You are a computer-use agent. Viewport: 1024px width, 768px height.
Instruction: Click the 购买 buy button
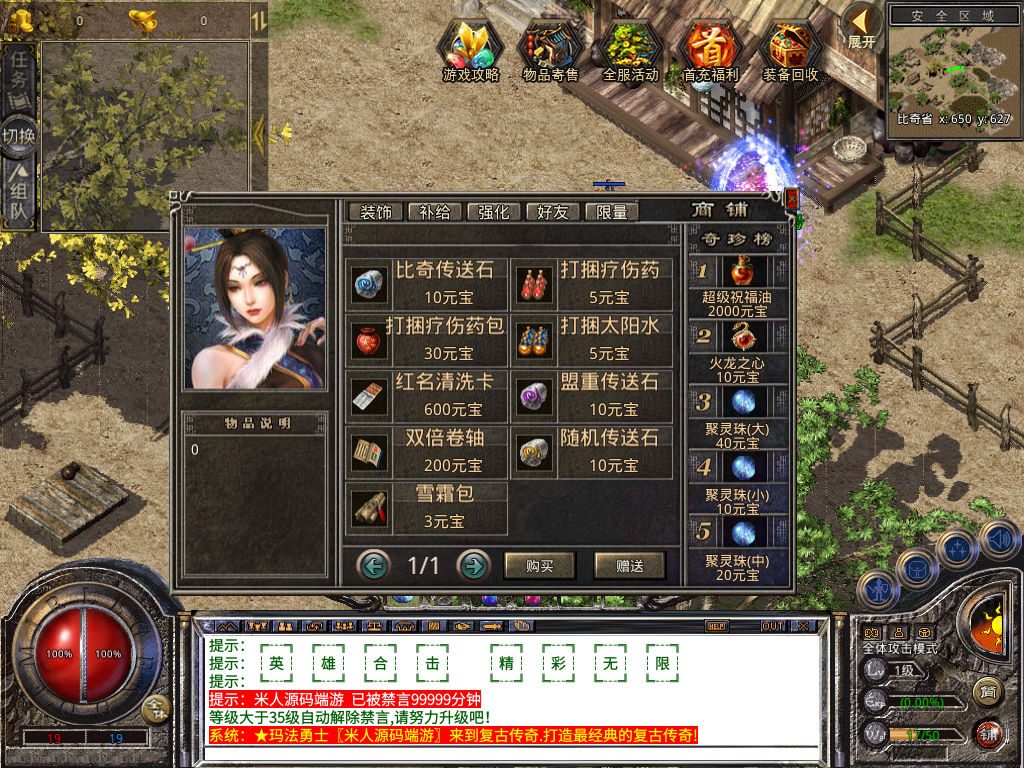540,566
